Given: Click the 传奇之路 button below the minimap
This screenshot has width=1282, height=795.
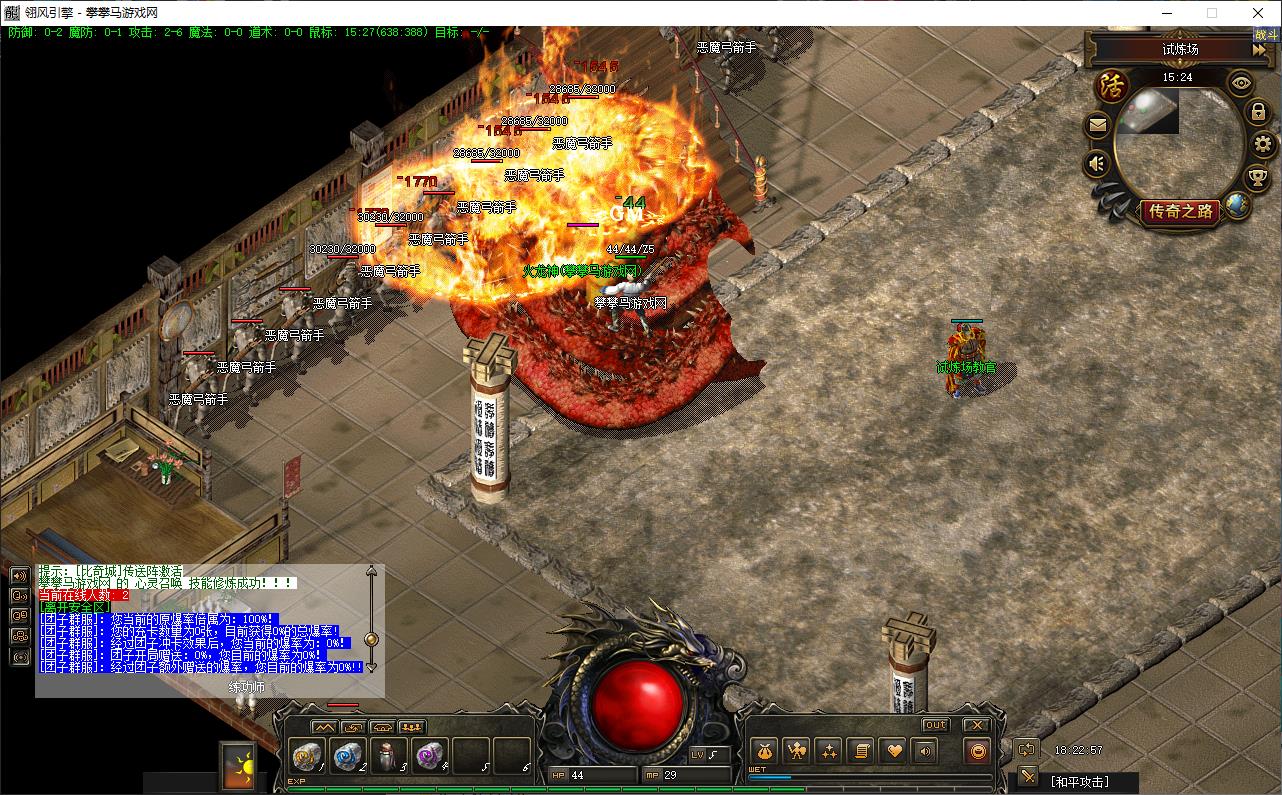Looking at the screenshot, I should (x=1180, y=211).
